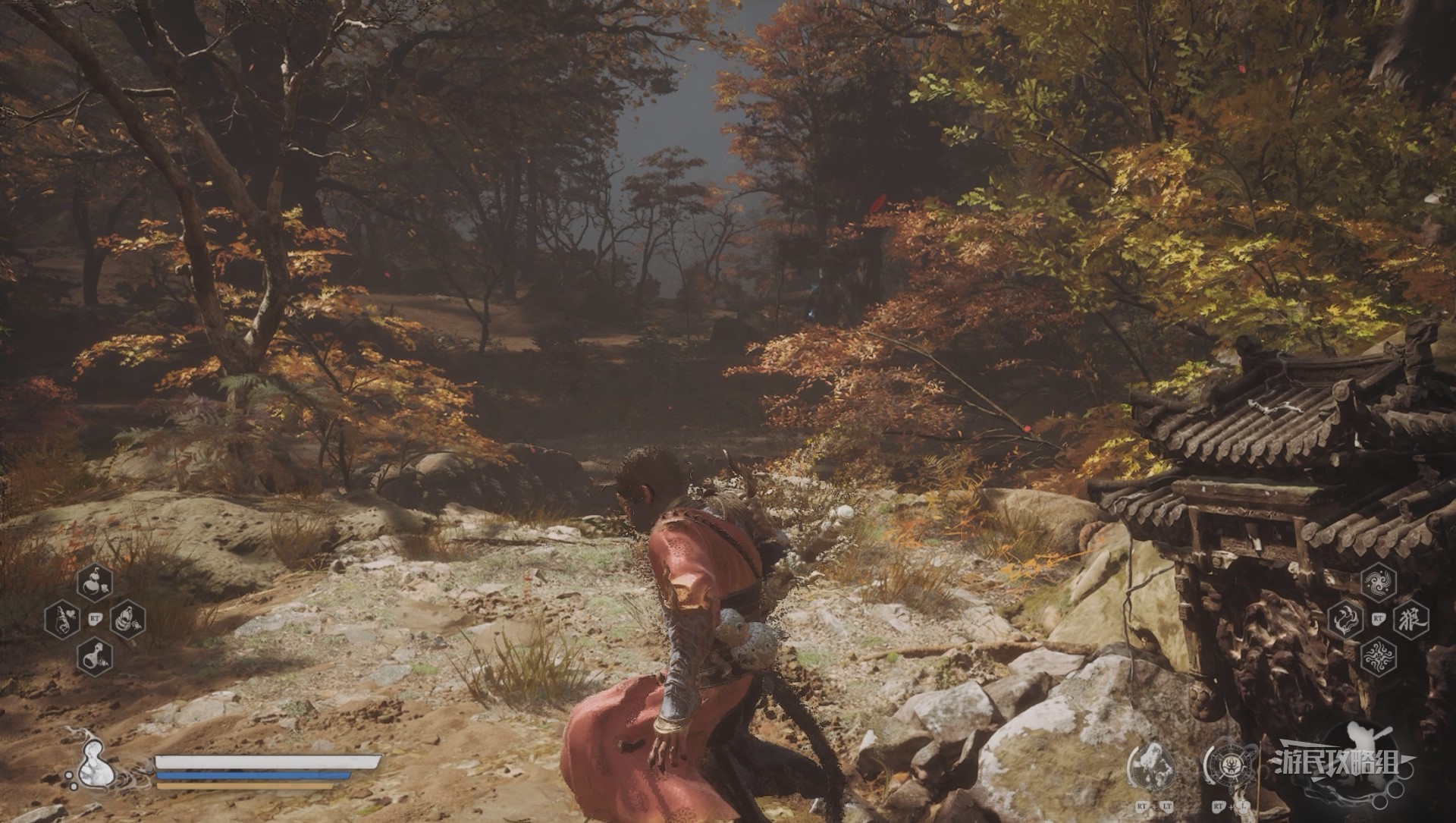Screen dimensions: 1456x823
Task: Activate the circular vessel emblem icon
Action: coord(1232,768)
